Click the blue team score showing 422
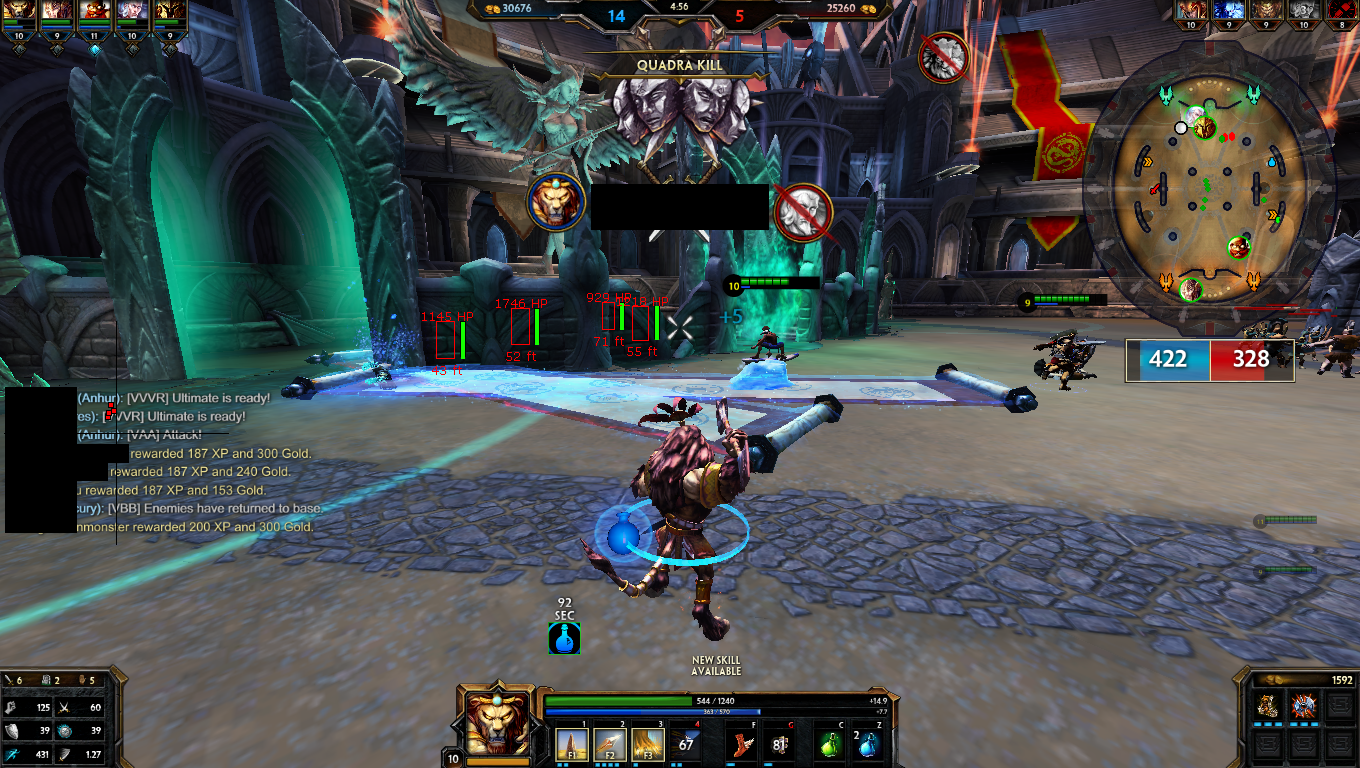The height and width of the screenshot is (768, 1360). pos(1167,360)
